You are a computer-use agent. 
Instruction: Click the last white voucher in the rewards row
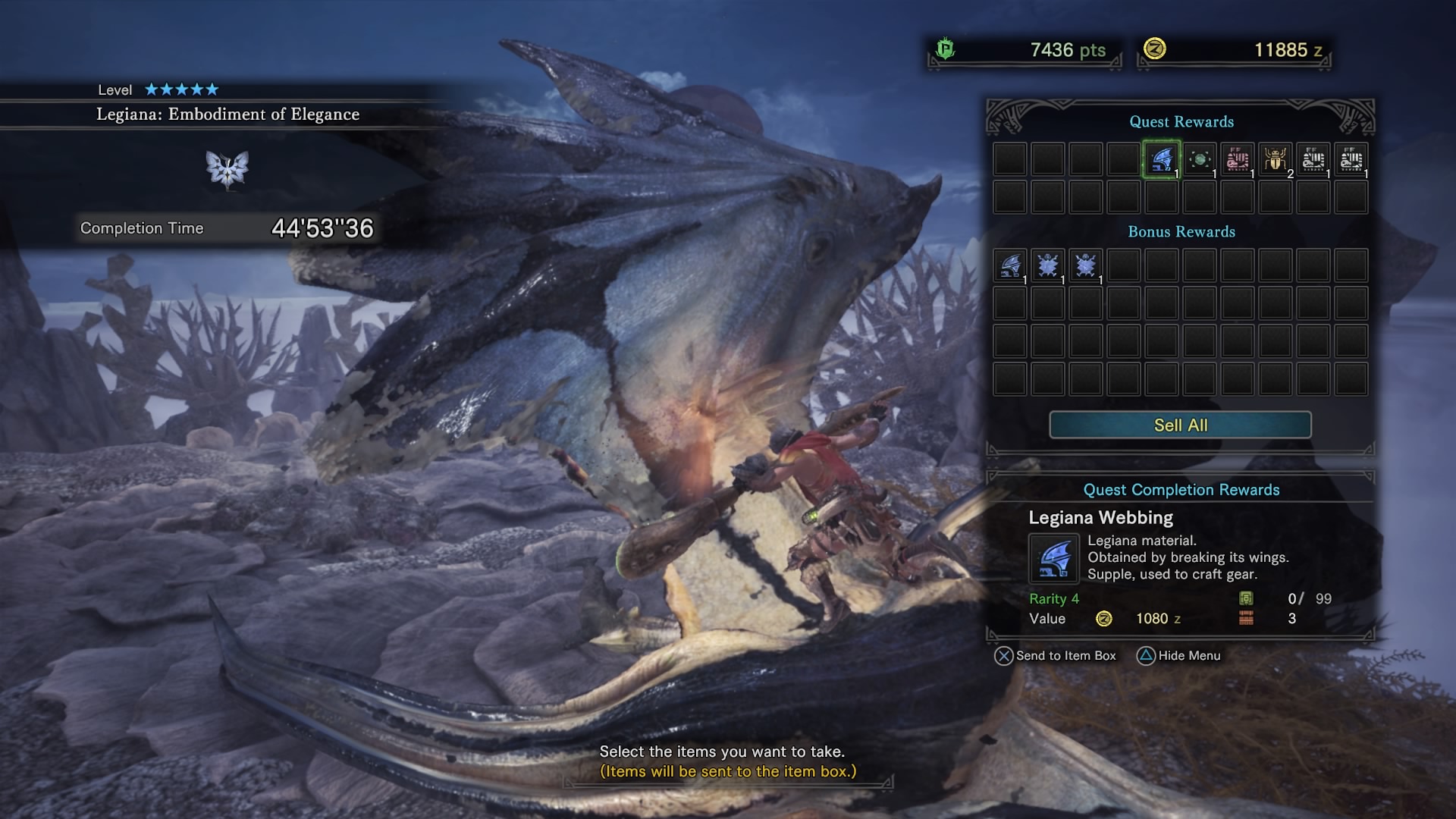pyautogui.click(x=1351, y=160)
